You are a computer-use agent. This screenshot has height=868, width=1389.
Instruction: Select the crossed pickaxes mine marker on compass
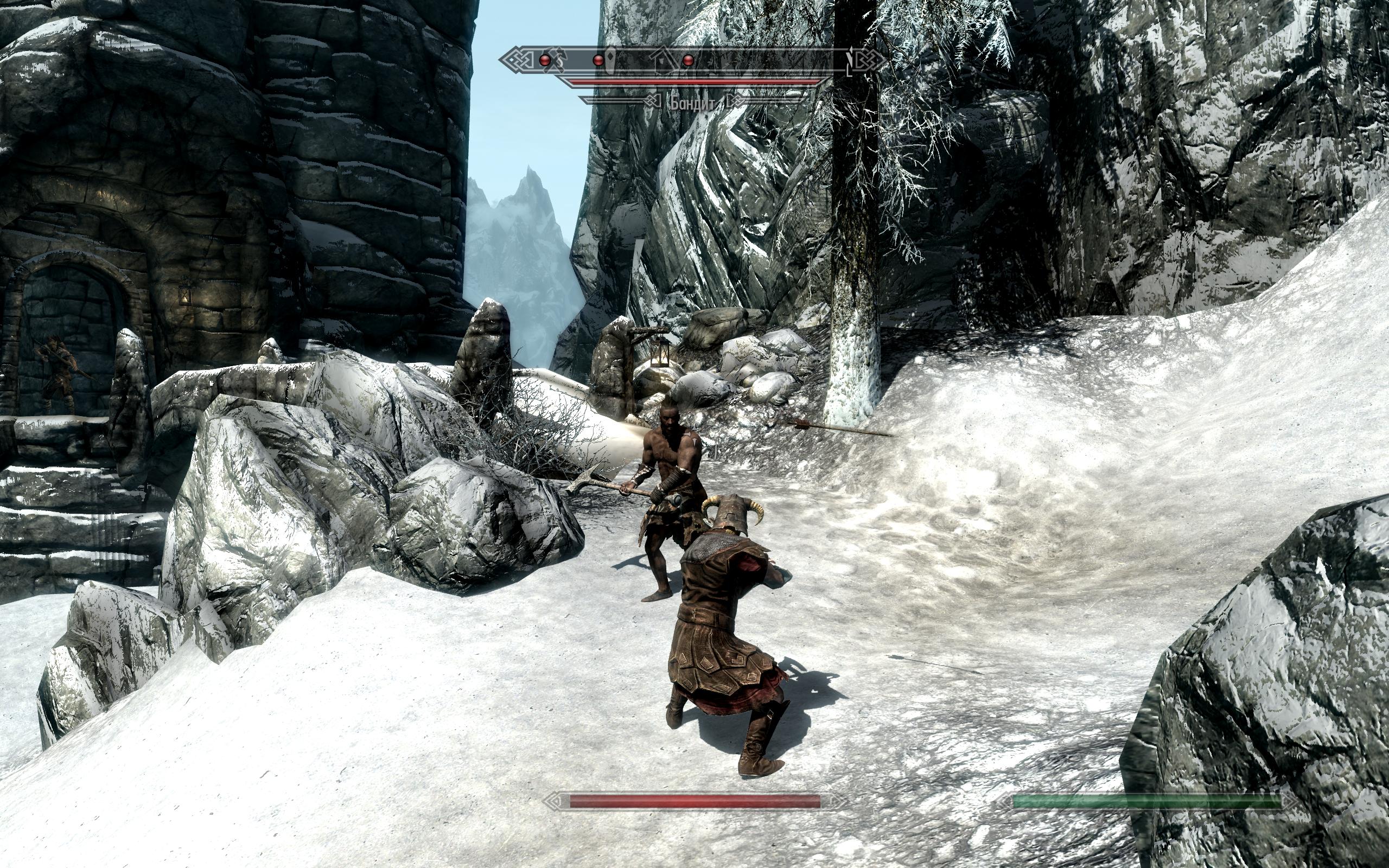pos(559,60)
